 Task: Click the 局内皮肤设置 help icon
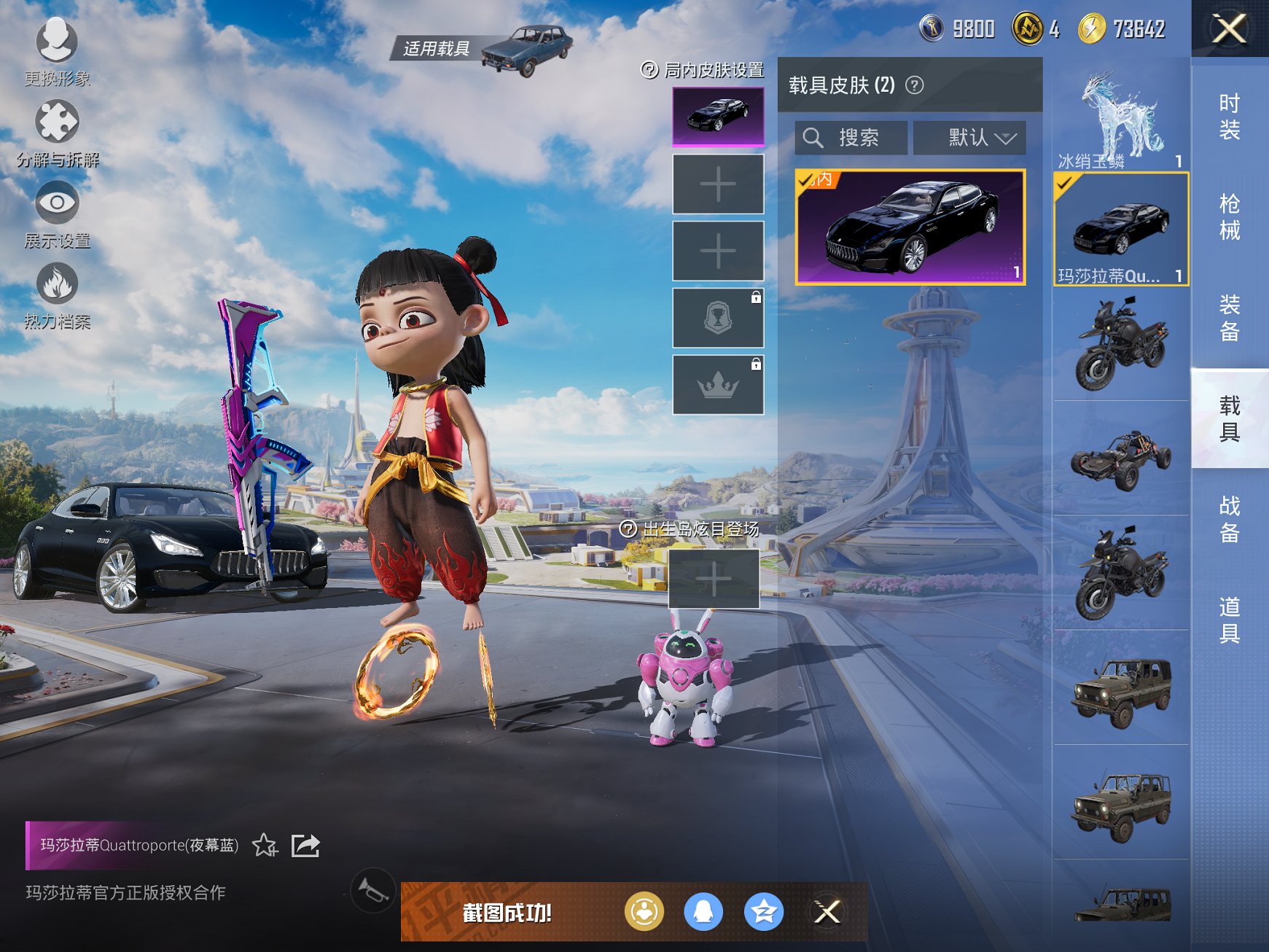(x=649, y=70)
